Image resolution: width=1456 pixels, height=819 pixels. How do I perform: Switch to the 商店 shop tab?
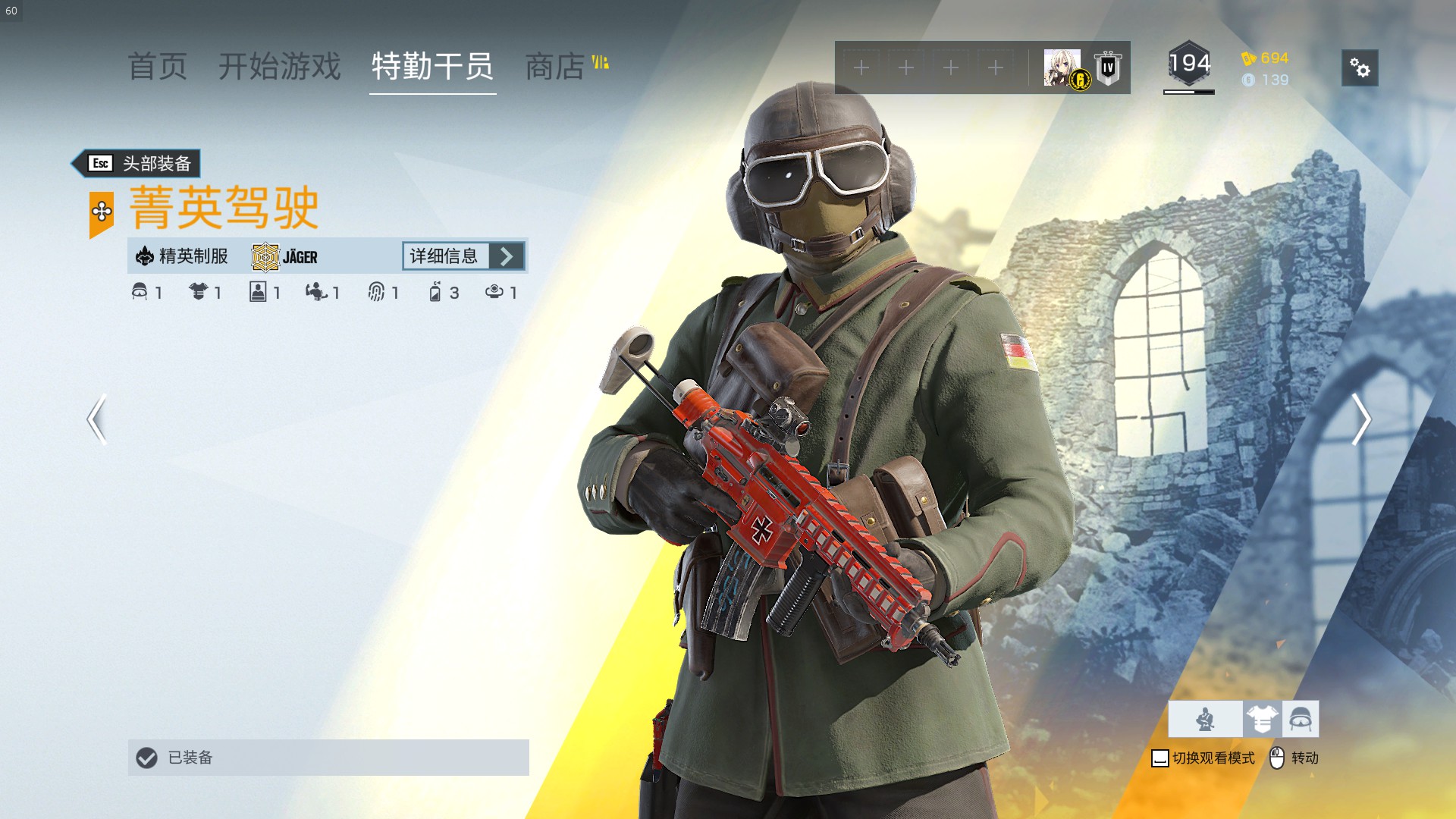[556, 67]
